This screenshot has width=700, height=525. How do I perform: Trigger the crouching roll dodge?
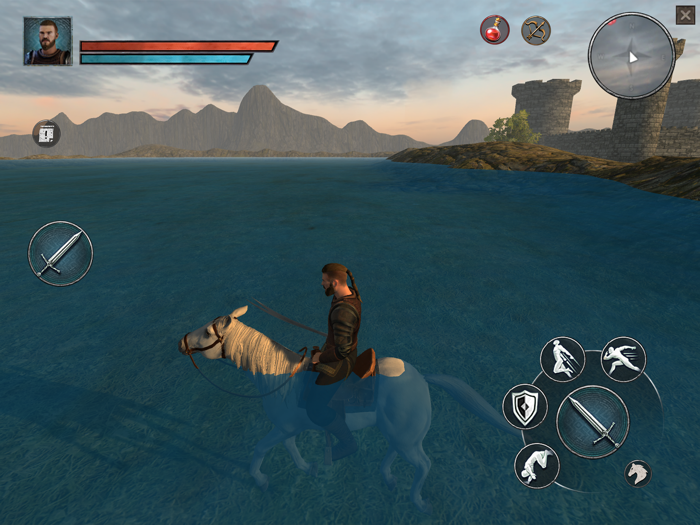(536, 465)
